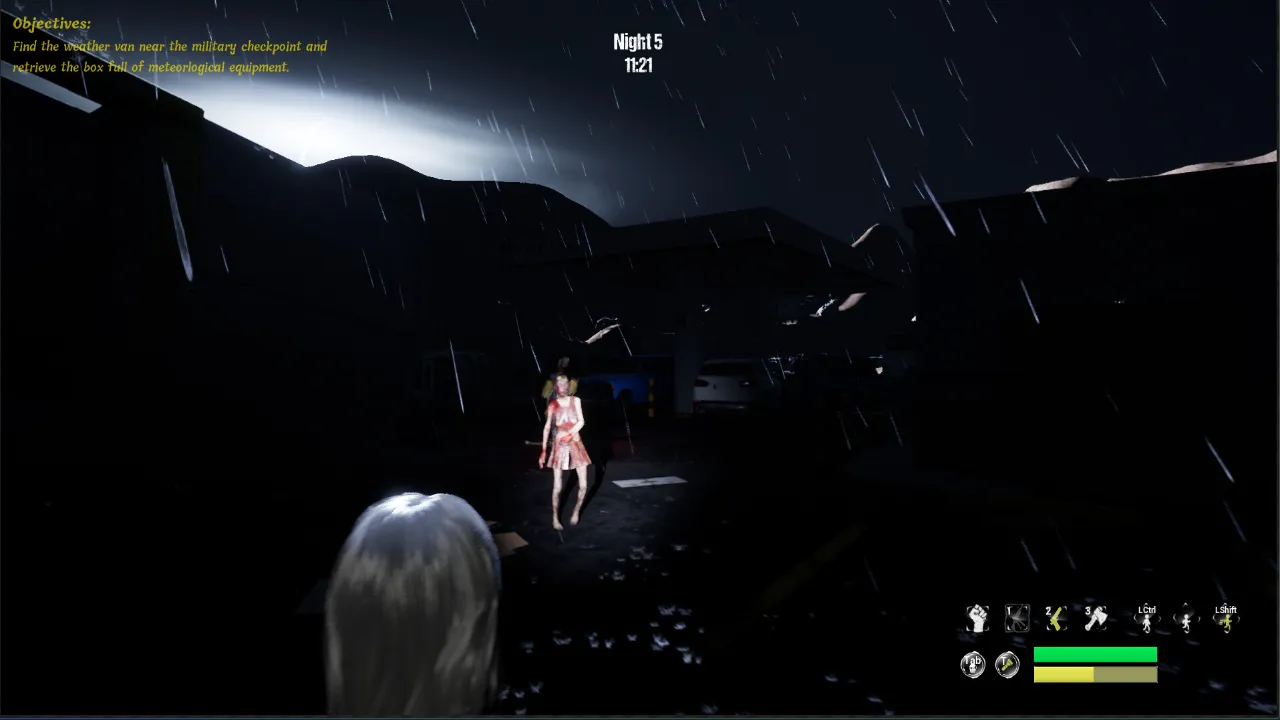Toggle the LCtrl walking stance icon

[1147, 620]
